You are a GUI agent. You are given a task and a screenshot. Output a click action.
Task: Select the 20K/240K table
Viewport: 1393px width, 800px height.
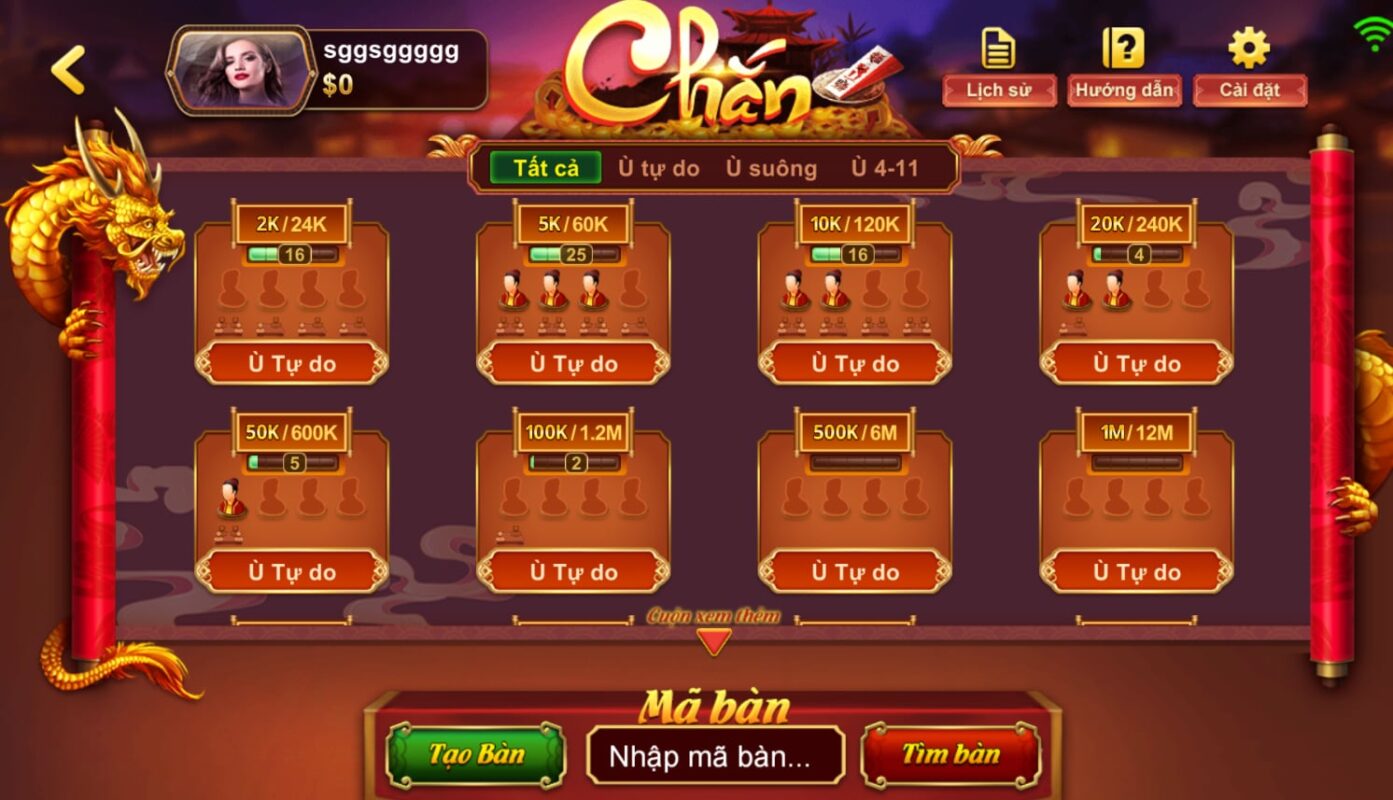(x=1136, y=363)
